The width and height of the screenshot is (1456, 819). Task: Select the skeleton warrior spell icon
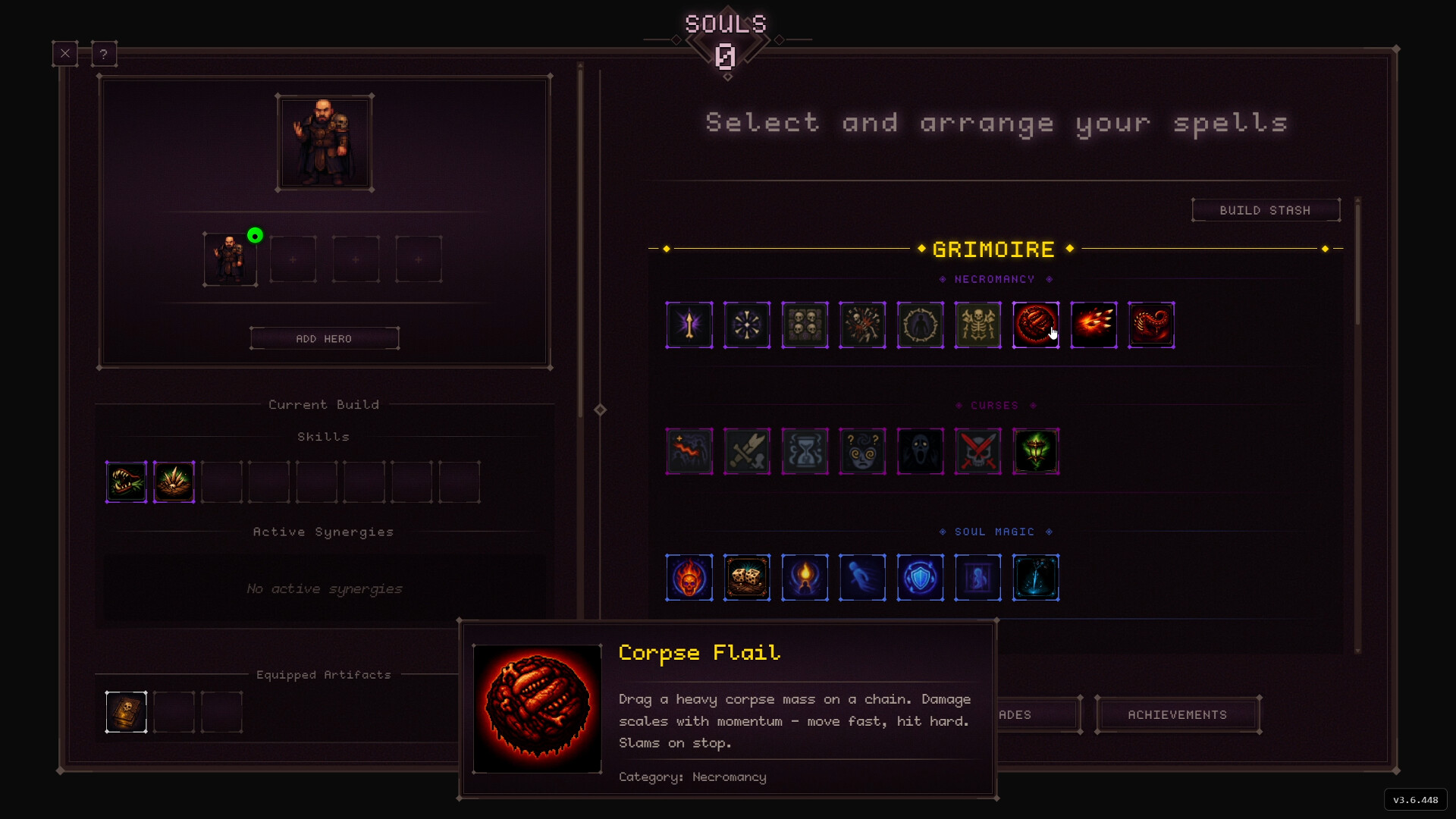978,325
